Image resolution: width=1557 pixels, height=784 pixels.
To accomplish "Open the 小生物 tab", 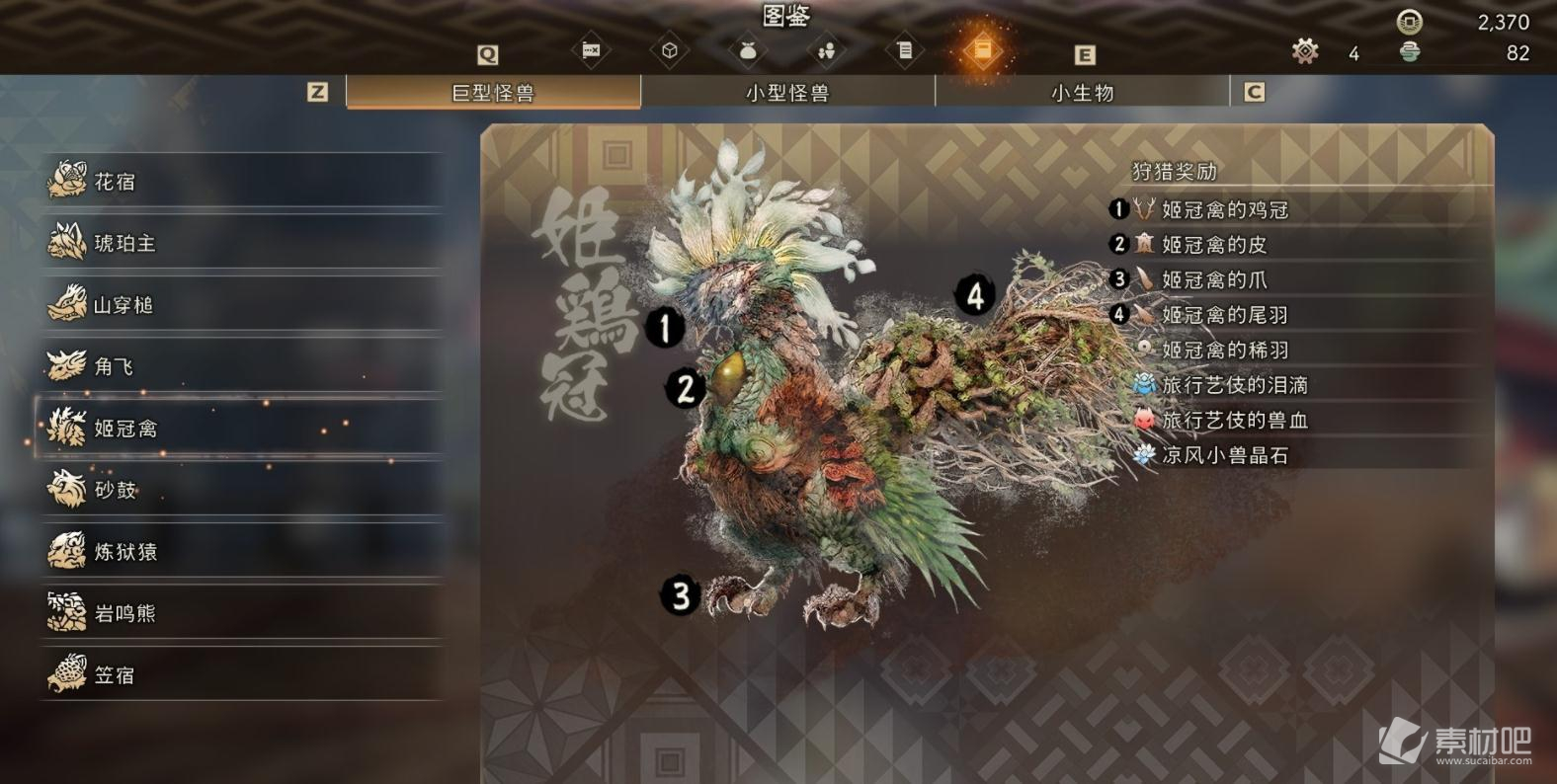I will pyautogui.click(x=1082, y=93).
